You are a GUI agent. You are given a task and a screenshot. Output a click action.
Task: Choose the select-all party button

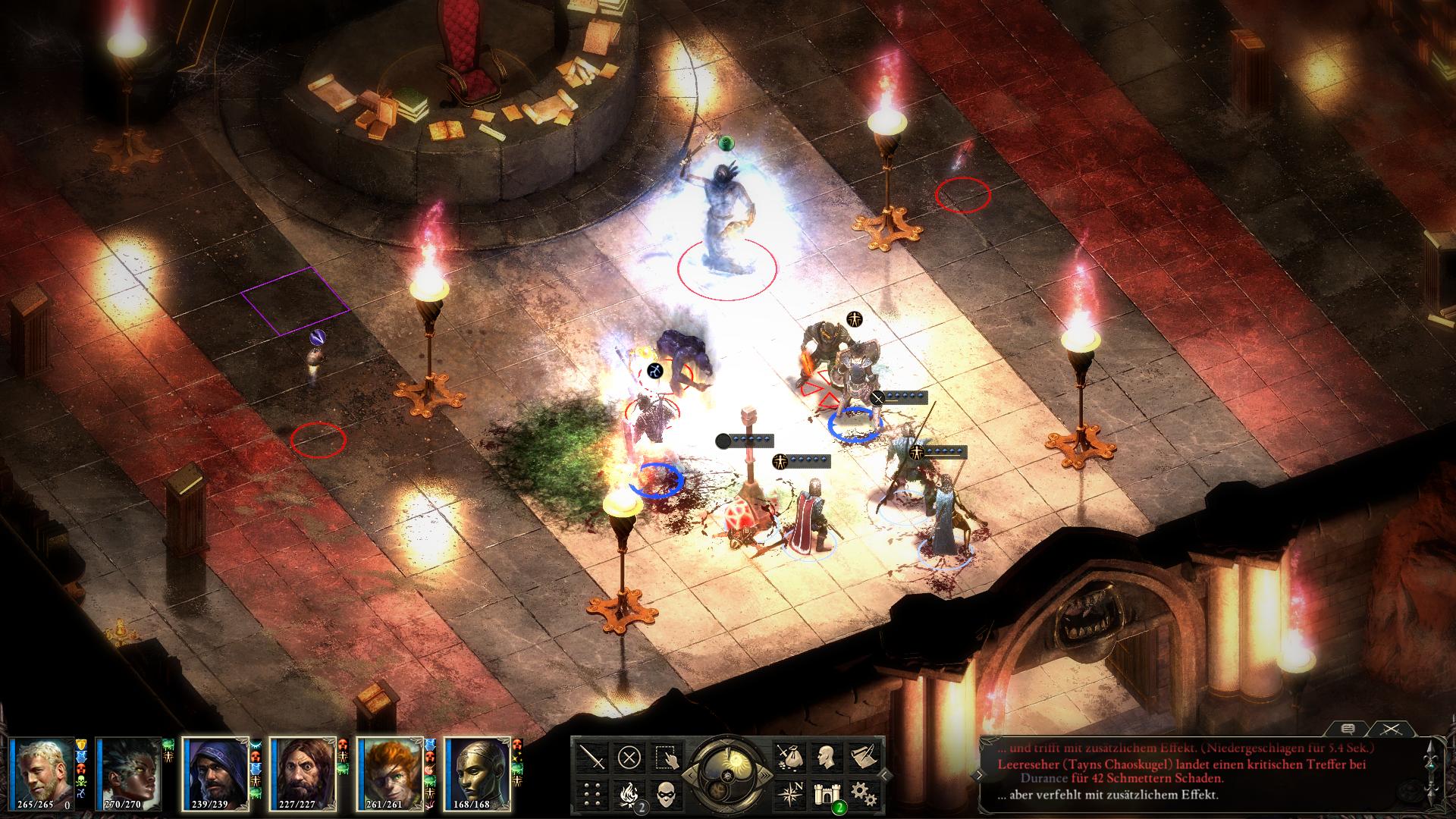coord(667,757)
